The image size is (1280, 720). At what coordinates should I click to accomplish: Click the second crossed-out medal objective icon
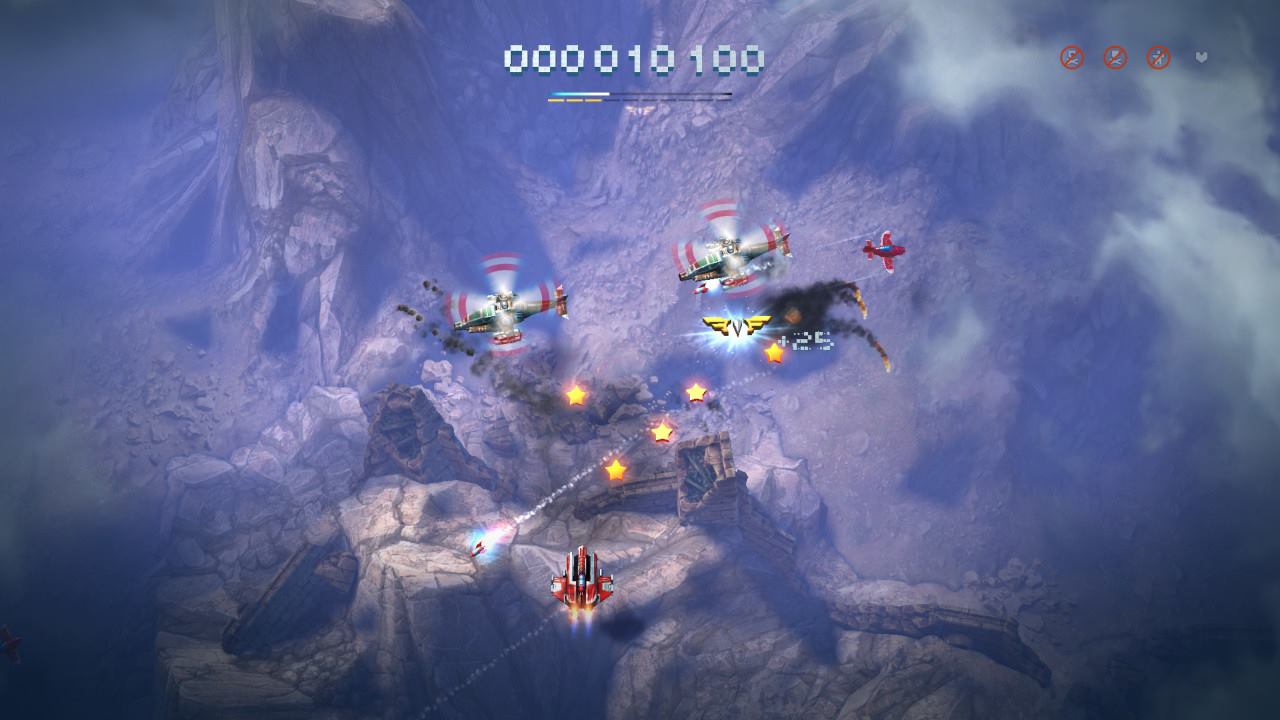coord(1114,57)
